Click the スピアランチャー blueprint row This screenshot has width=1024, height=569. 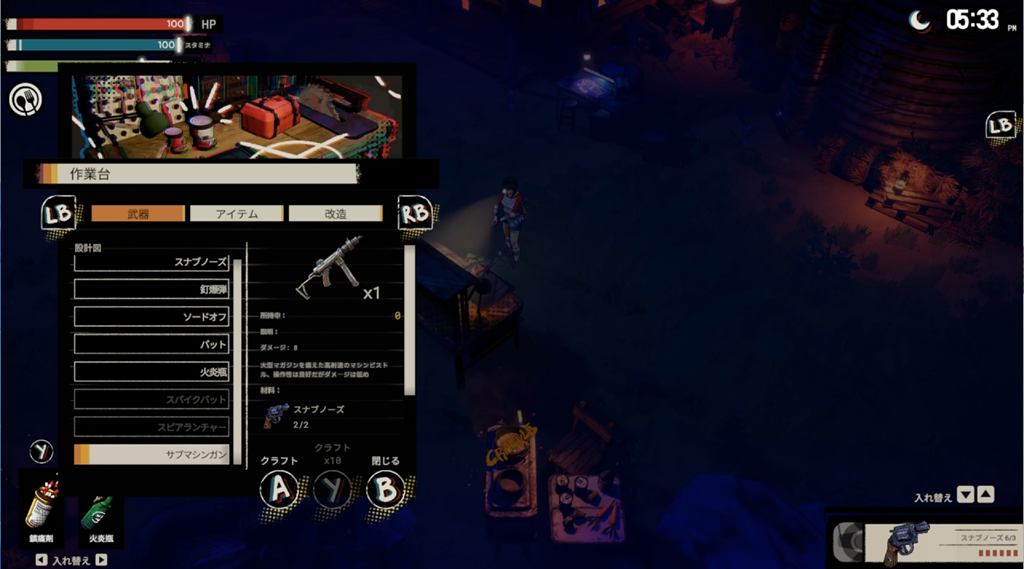coord(152,427)
